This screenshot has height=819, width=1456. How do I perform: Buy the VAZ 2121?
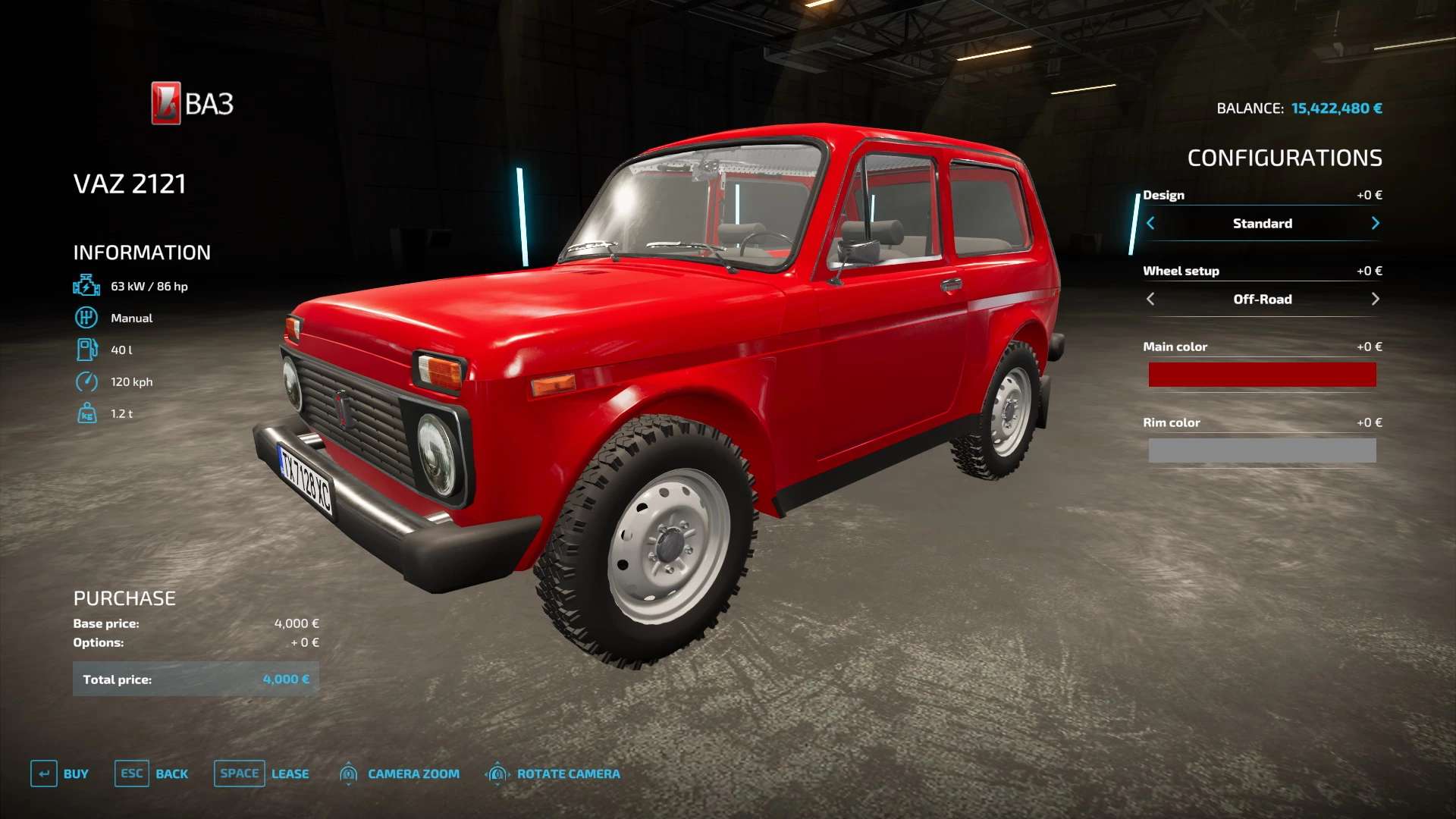60,773
